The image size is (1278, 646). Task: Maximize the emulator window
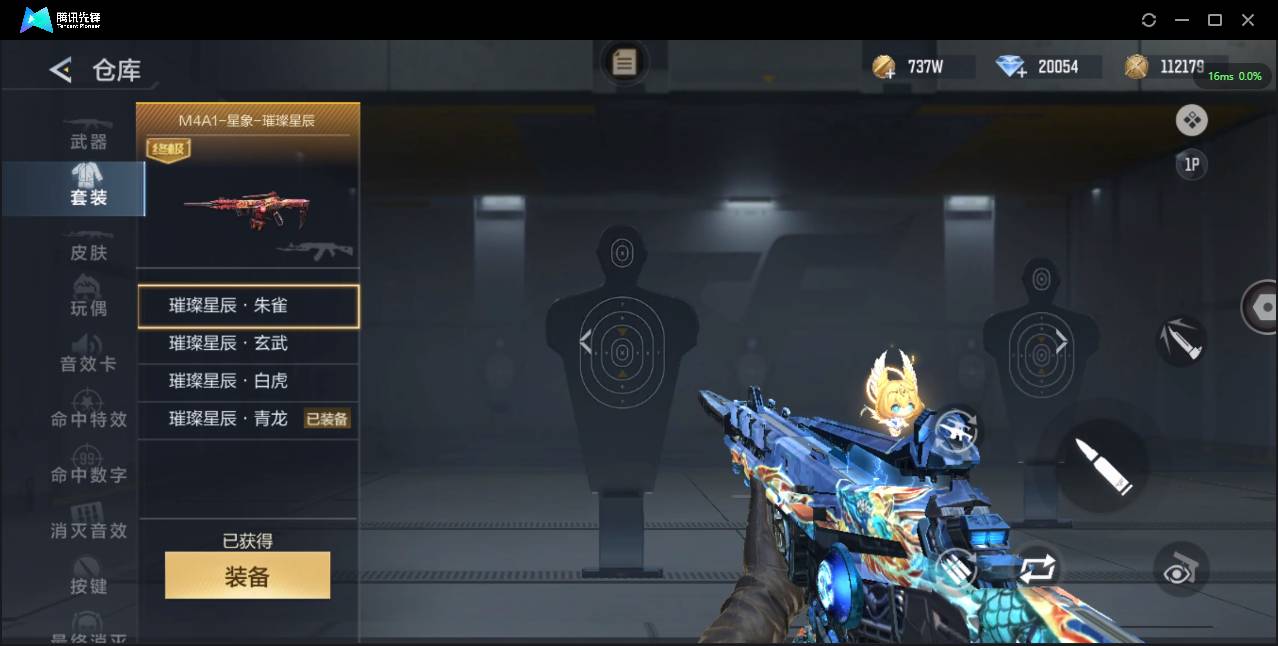[x=1215, y=20]
